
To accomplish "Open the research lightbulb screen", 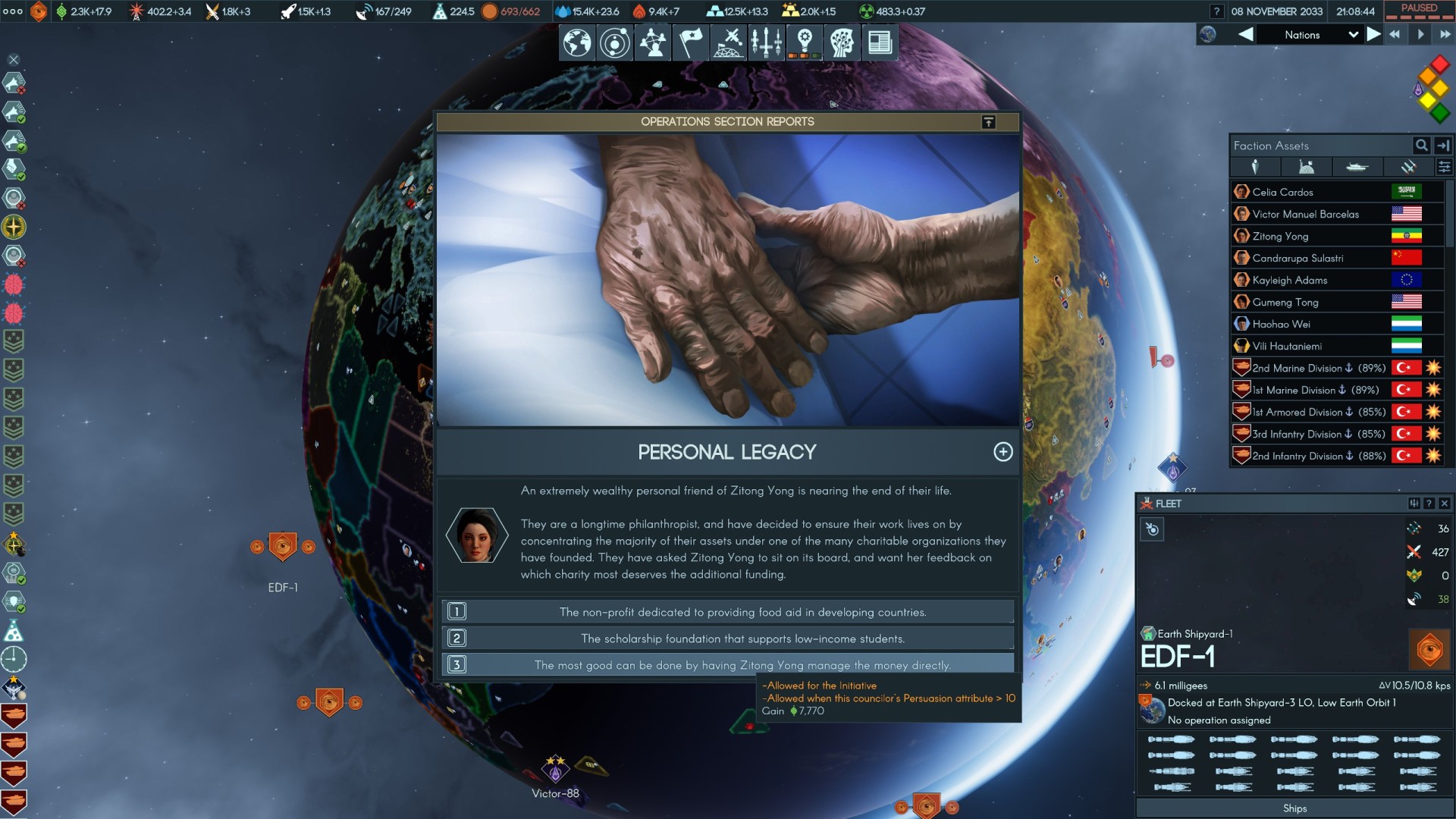I will click(x=805, y=42).
